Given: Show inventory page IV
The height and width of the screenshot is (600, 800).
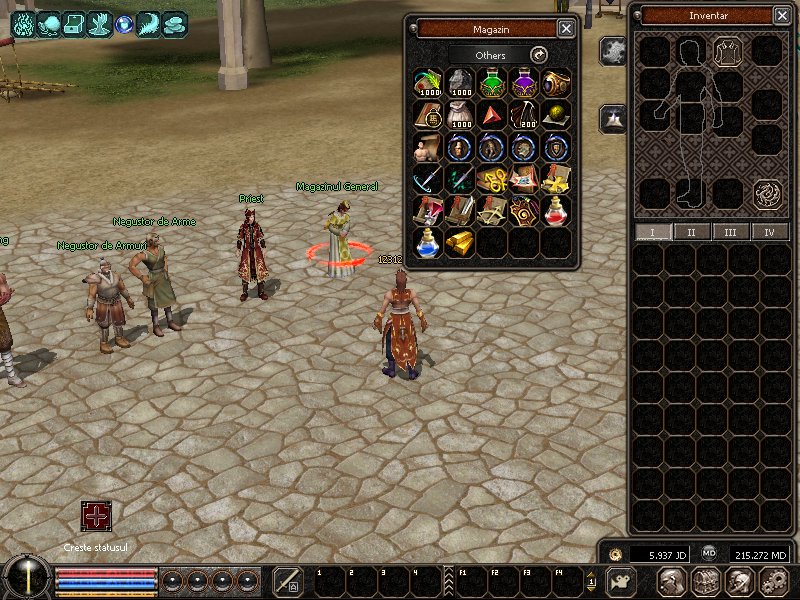Looking at the screenshot, I should coord(769,232).
